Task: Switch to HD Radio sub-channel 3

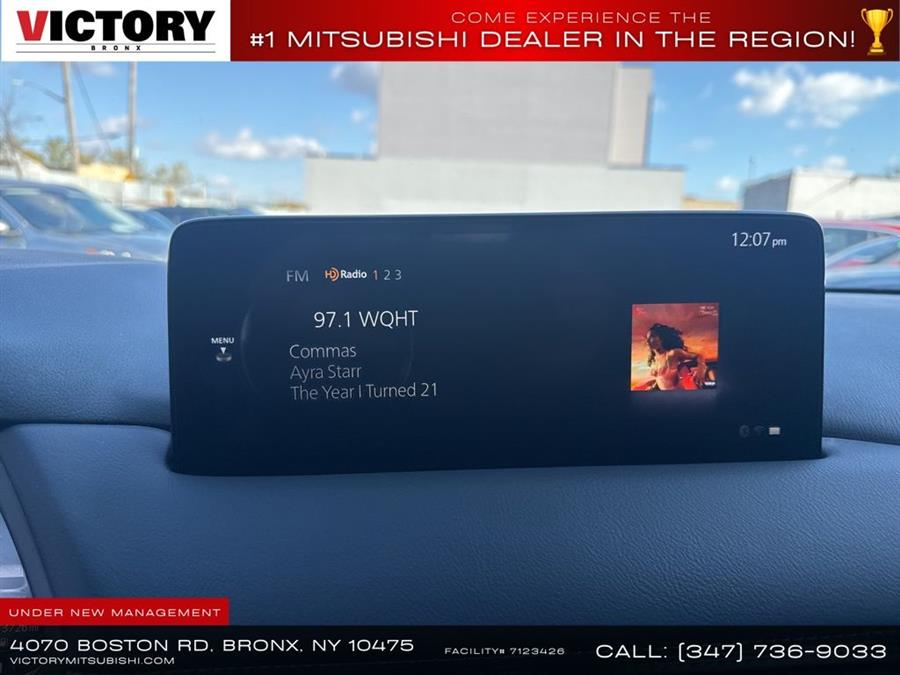Action: [398, 275]
